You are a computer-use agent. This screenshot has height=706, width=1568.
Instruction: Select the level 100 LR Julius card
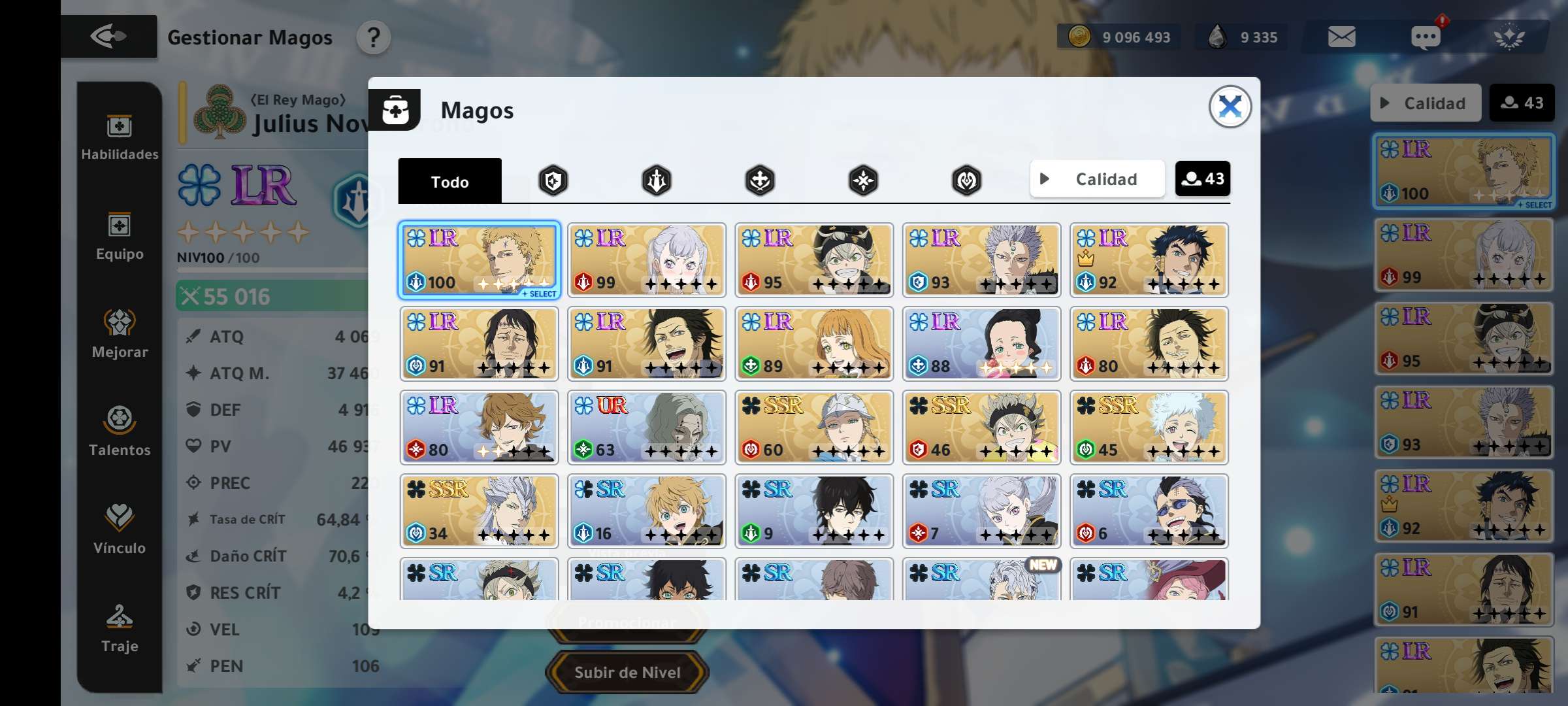click(x=479, y=260)
